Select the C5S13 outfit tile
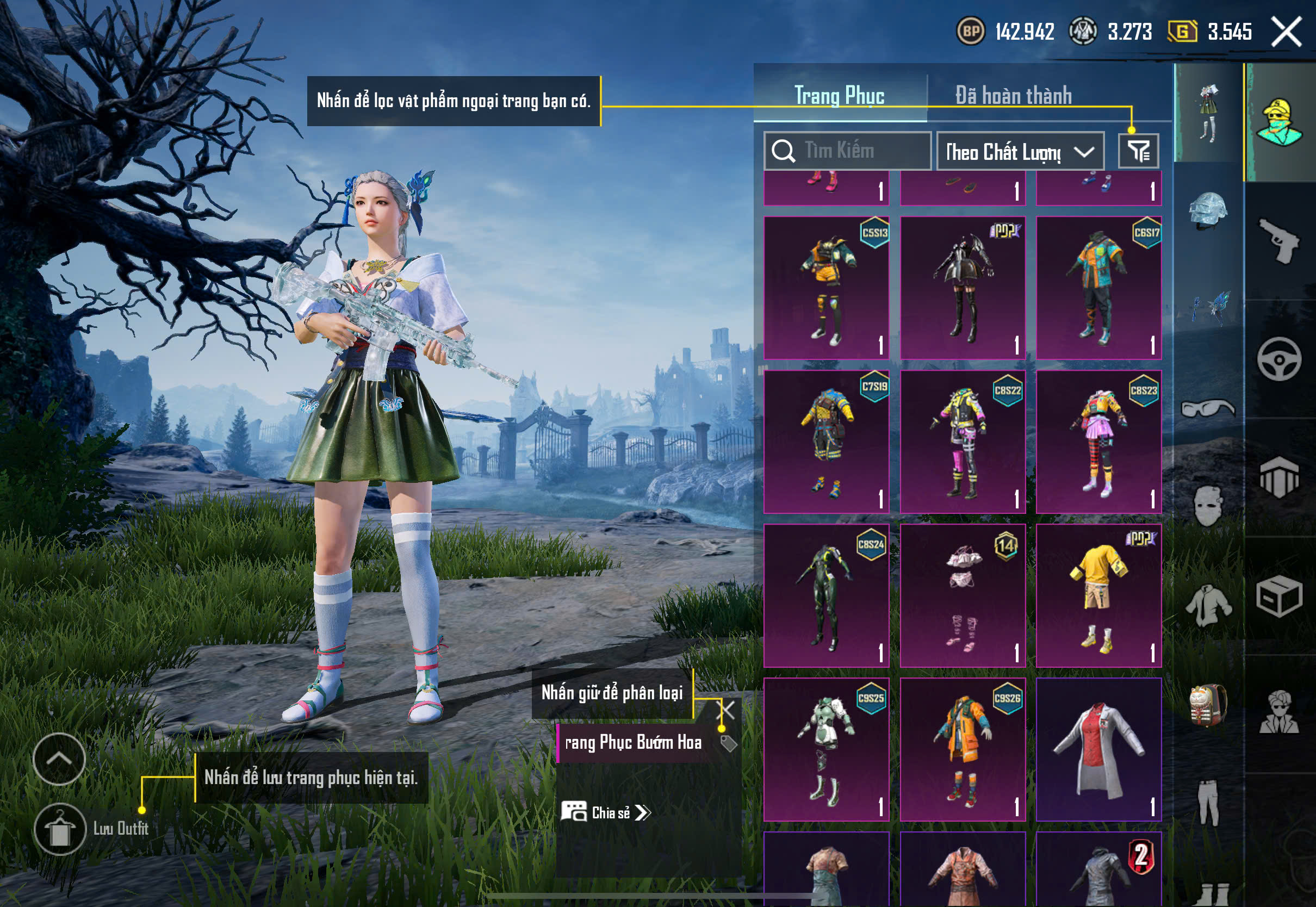The height and width of the screenshot is (907, 1316). 826,288
